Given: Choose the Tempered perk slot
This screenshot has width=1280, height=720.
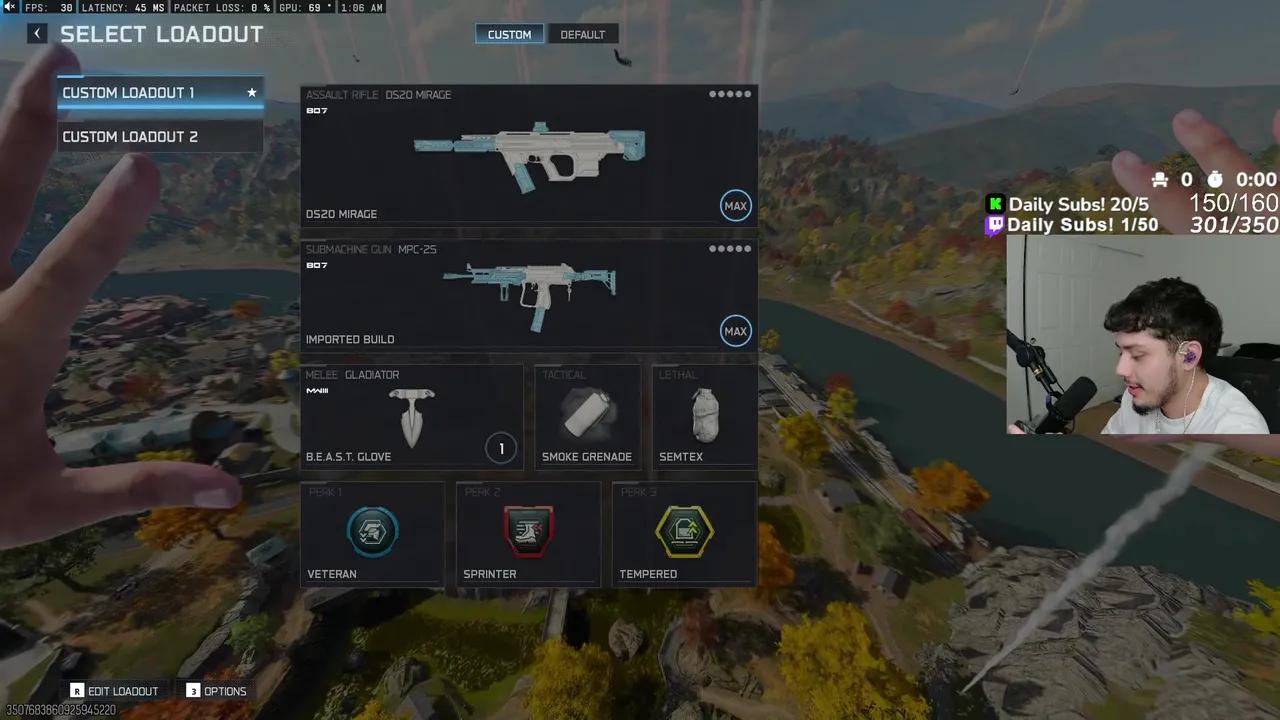Looking at the screenshot, I should [684, 533].
